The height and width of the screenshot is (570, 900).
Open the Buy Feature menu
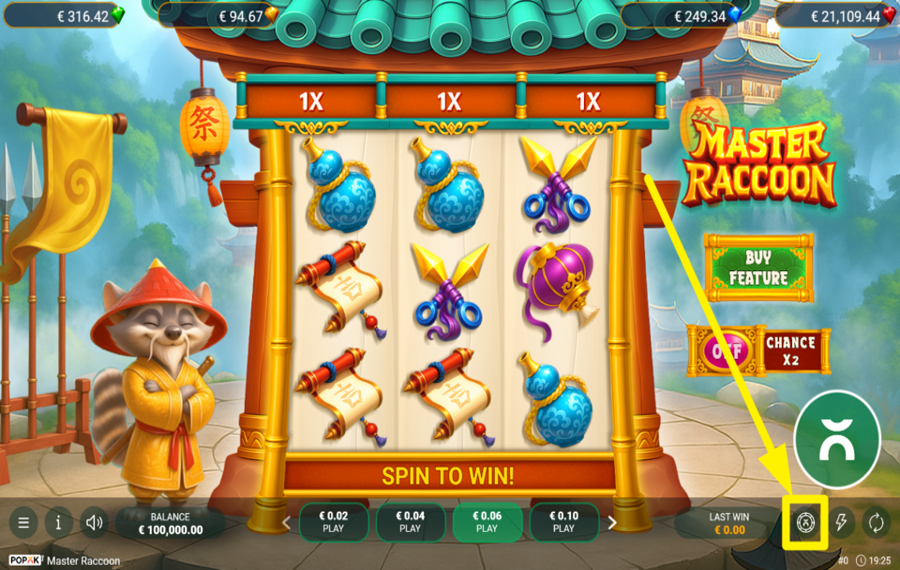pyautogui.click(x=758, y=268)
